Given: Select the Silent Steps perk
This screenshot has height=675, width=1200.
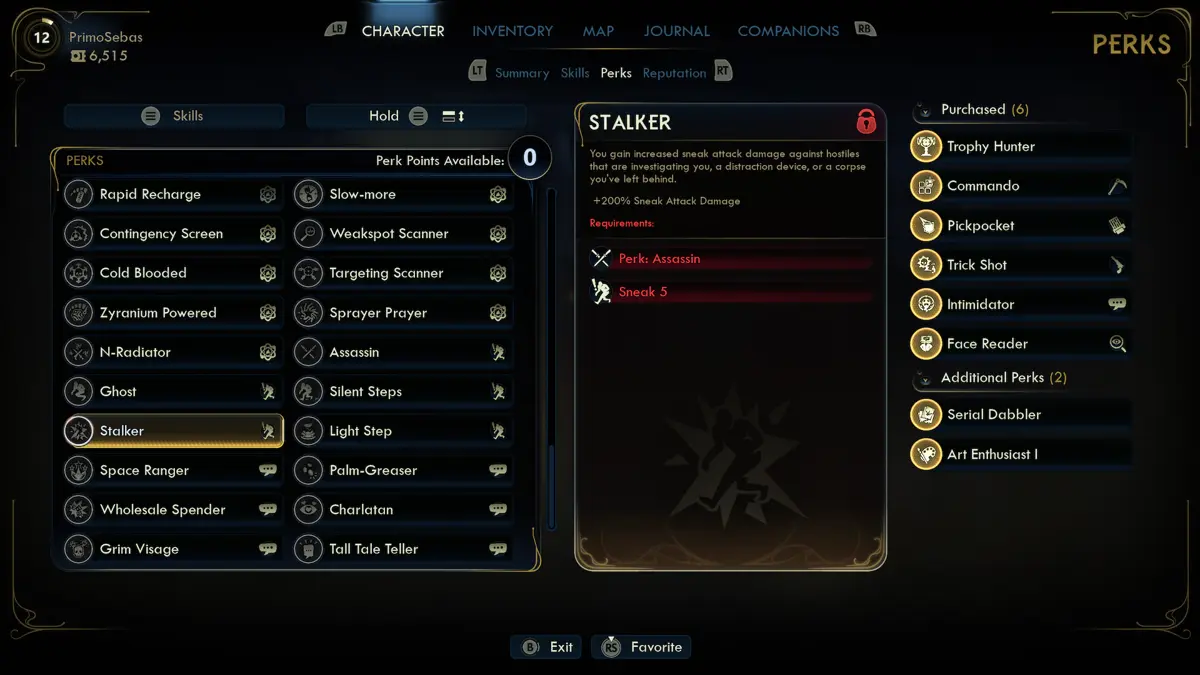Looking at the screenshot, I should pos(402,392).
